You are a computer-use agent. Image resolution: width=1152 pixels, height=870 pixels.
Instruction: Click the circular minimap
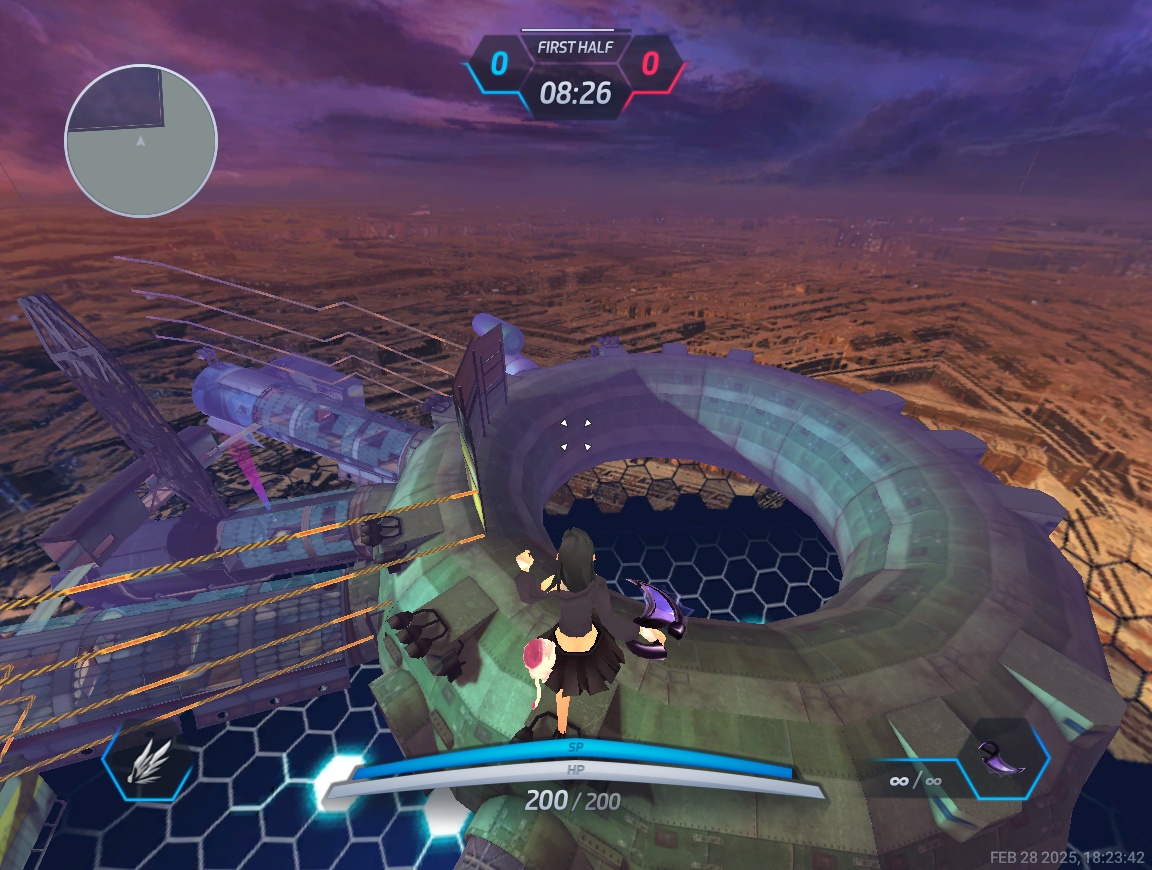141,141
